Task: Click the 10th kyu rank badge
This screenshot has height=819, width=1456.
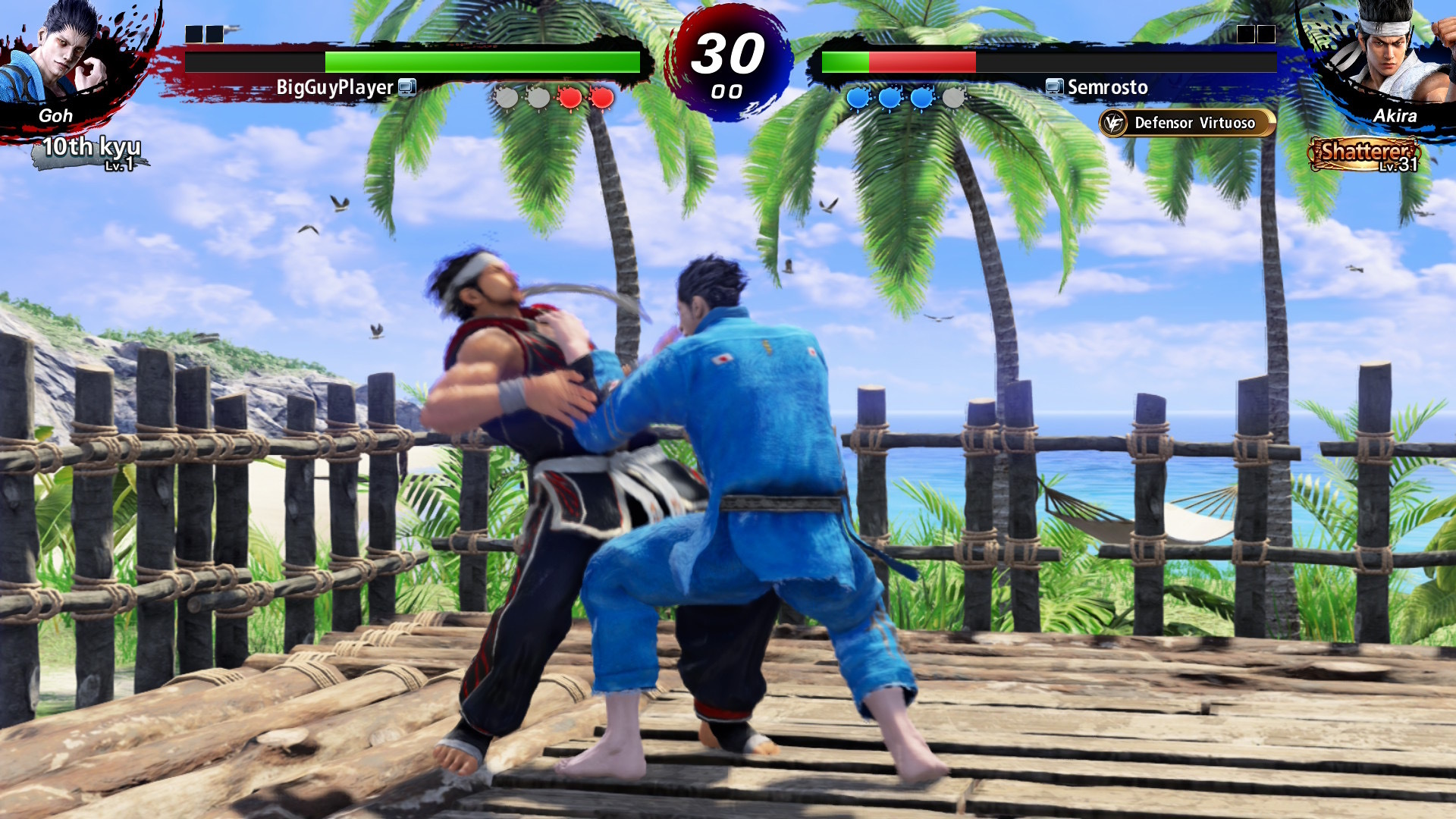Action: 91,152
